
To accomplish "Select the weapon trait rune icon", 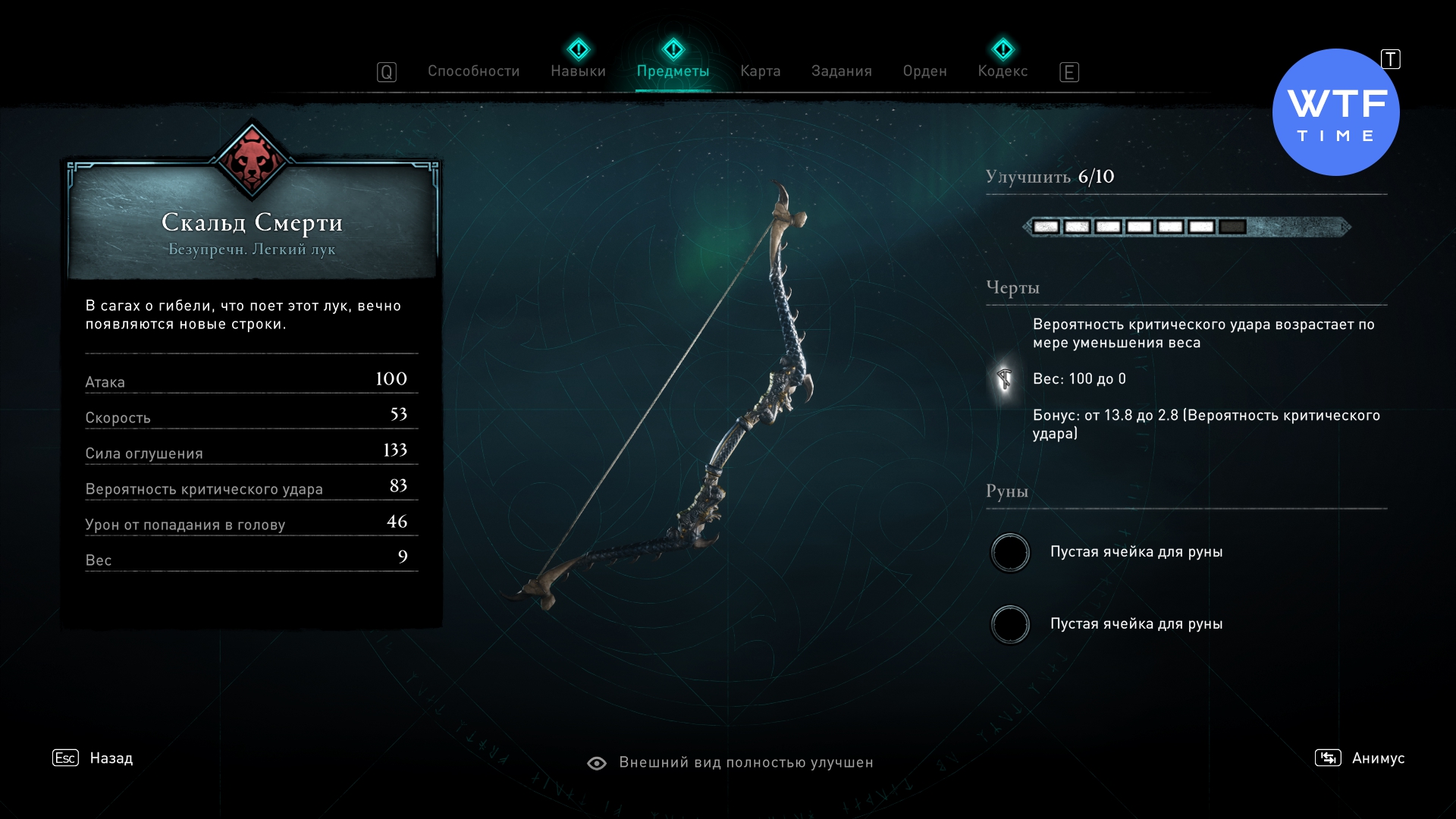I will click(1004, 378).
